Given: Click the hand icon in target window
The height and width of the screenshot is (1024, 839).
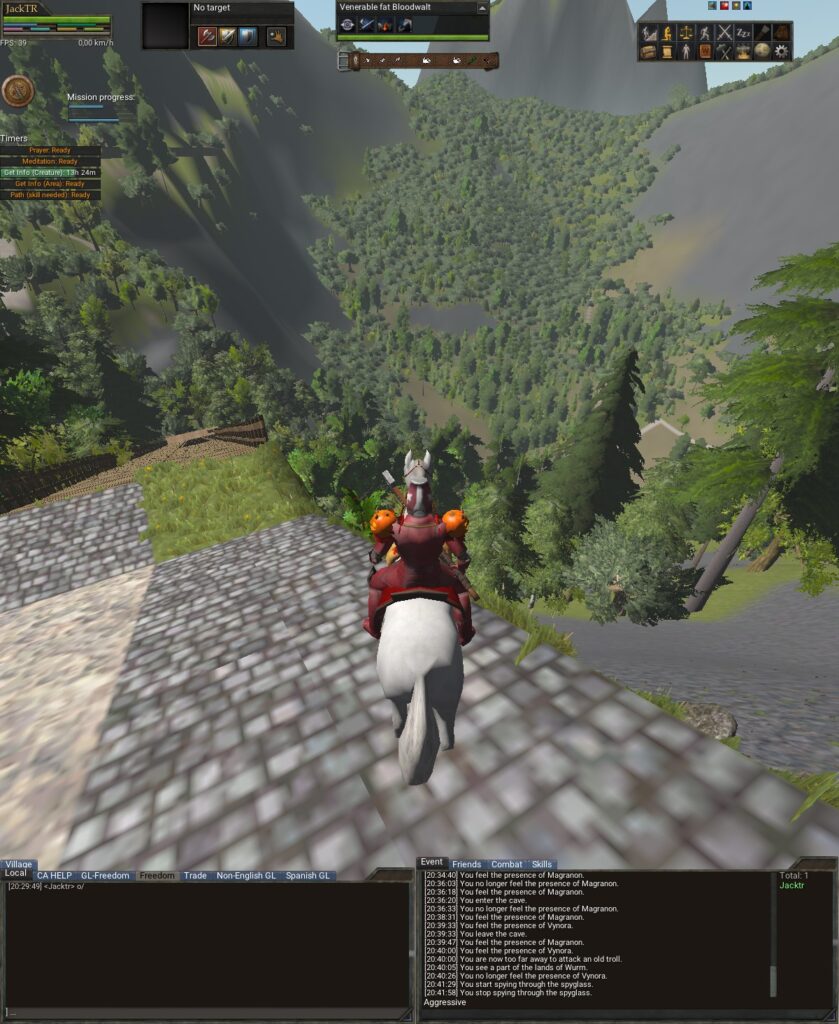Looking at the screenshot, I should click(275, 37).
